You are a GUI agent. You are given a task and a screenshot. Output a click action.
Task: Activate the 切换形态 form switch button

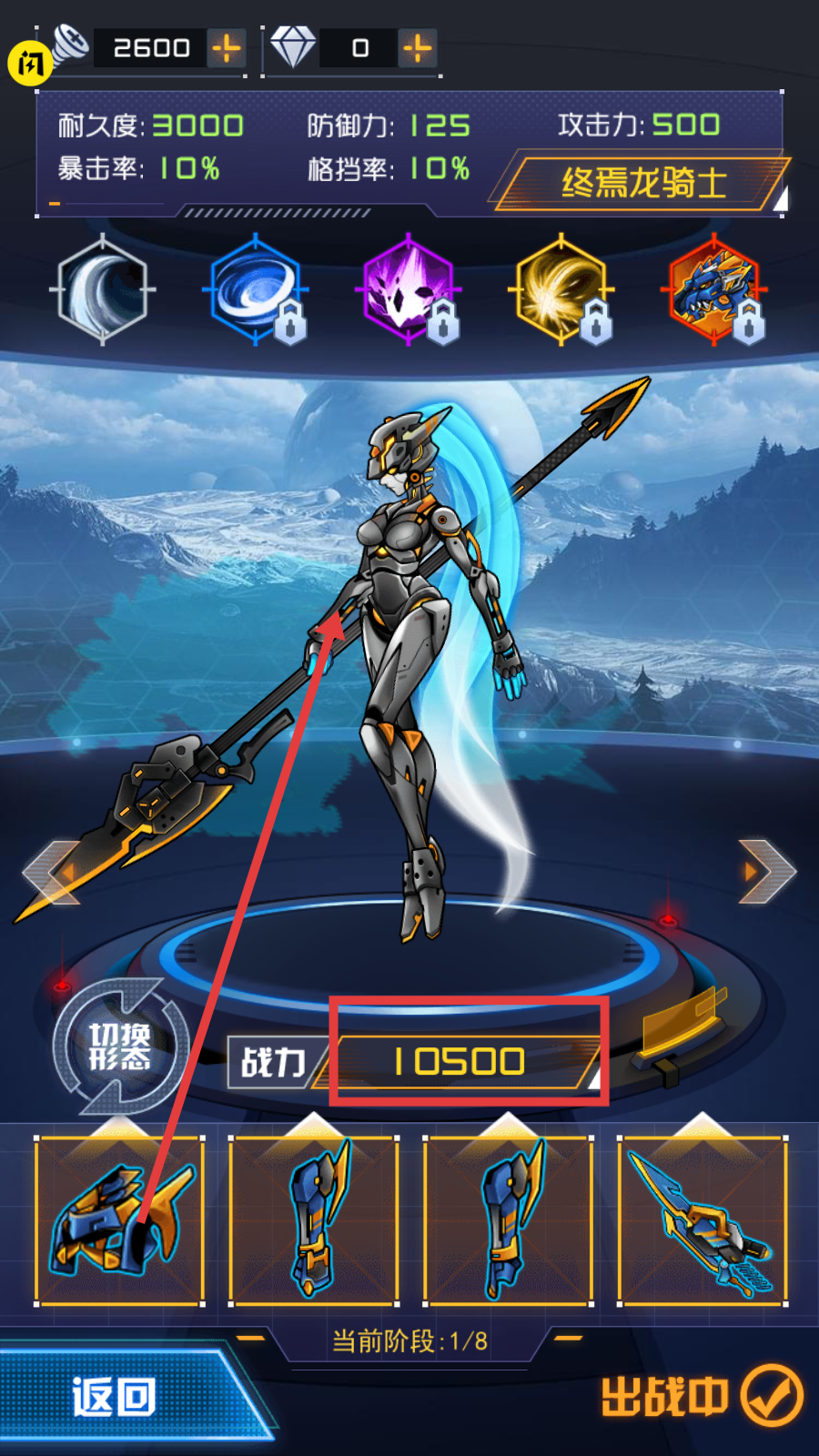pyautogui.click(x=120, y=1046)
